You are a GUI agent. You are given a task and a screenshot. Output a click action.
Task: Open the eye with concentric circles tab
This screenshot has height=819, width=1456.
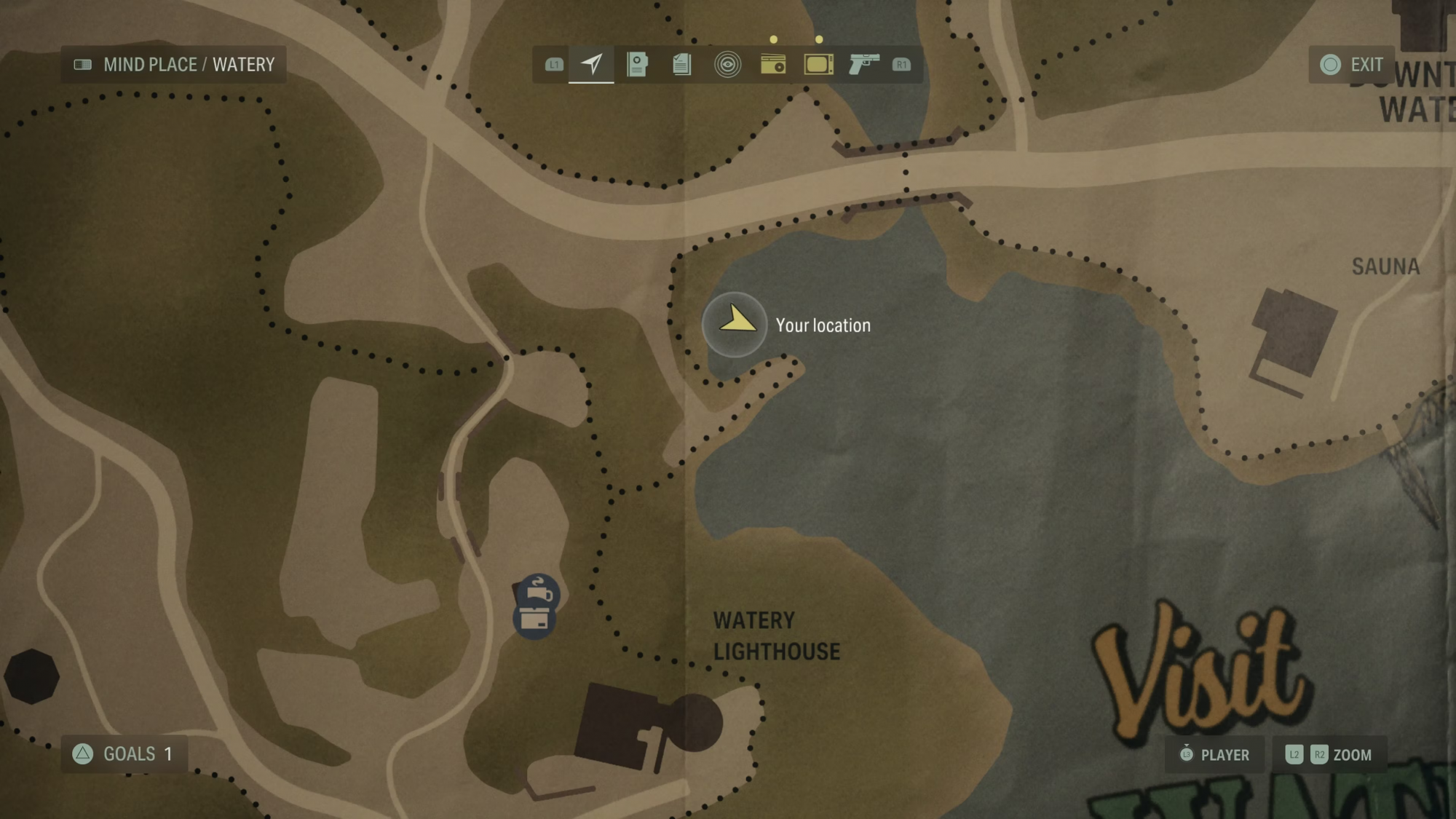coord(727,64)
